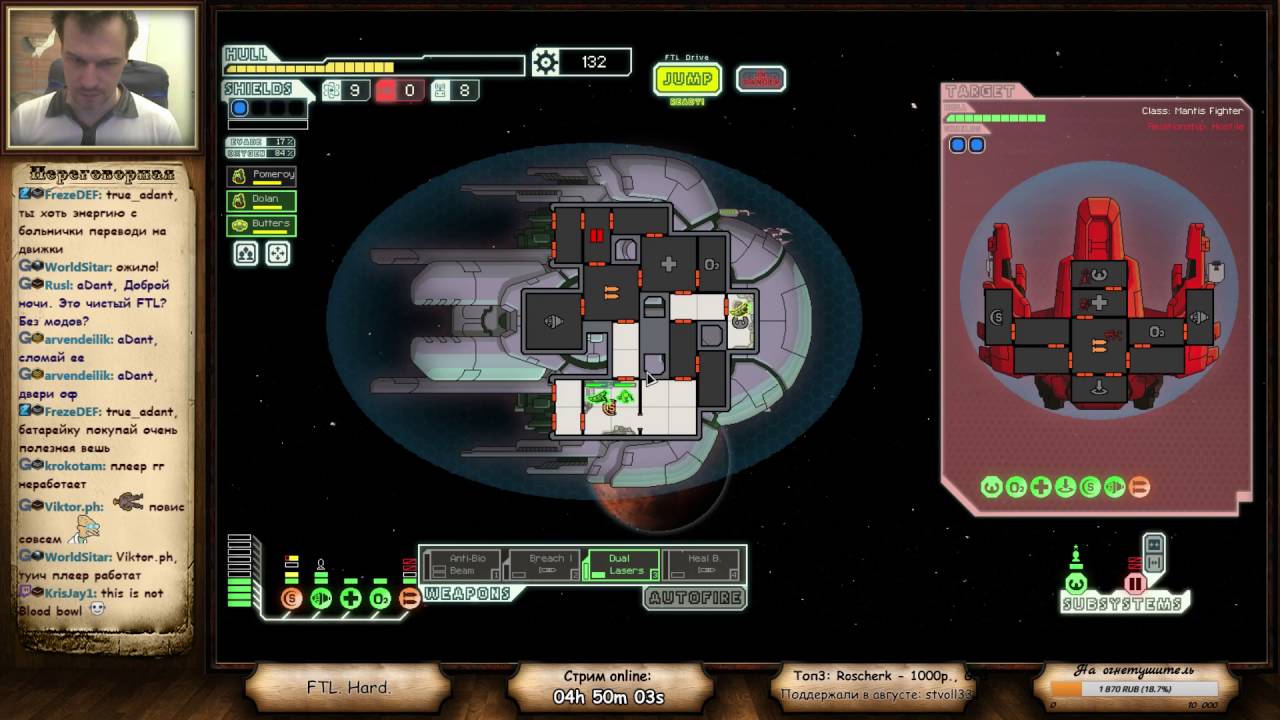The width and height of the screenshot is (1280, 720).
Task: Power the medbay cross system icon
Action: 350,599
